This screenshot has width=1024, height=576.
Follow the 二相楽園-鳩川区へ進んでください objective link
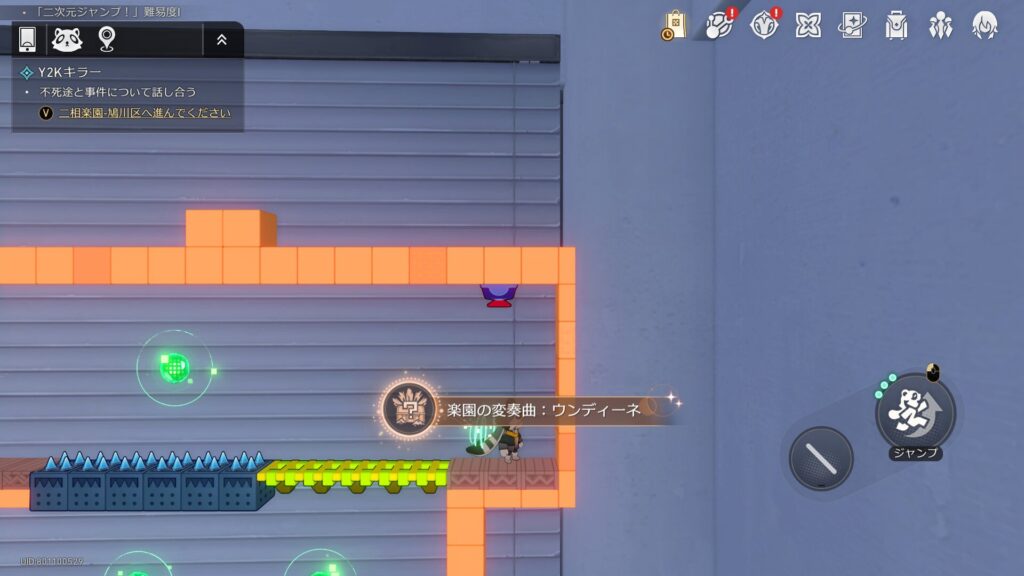144,113
